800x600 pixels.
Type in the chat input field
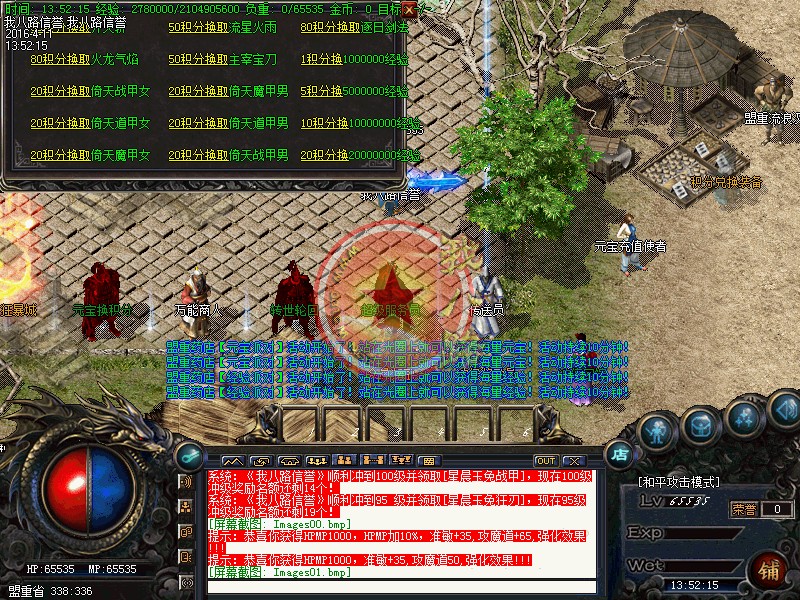click(x=400, y=588)
